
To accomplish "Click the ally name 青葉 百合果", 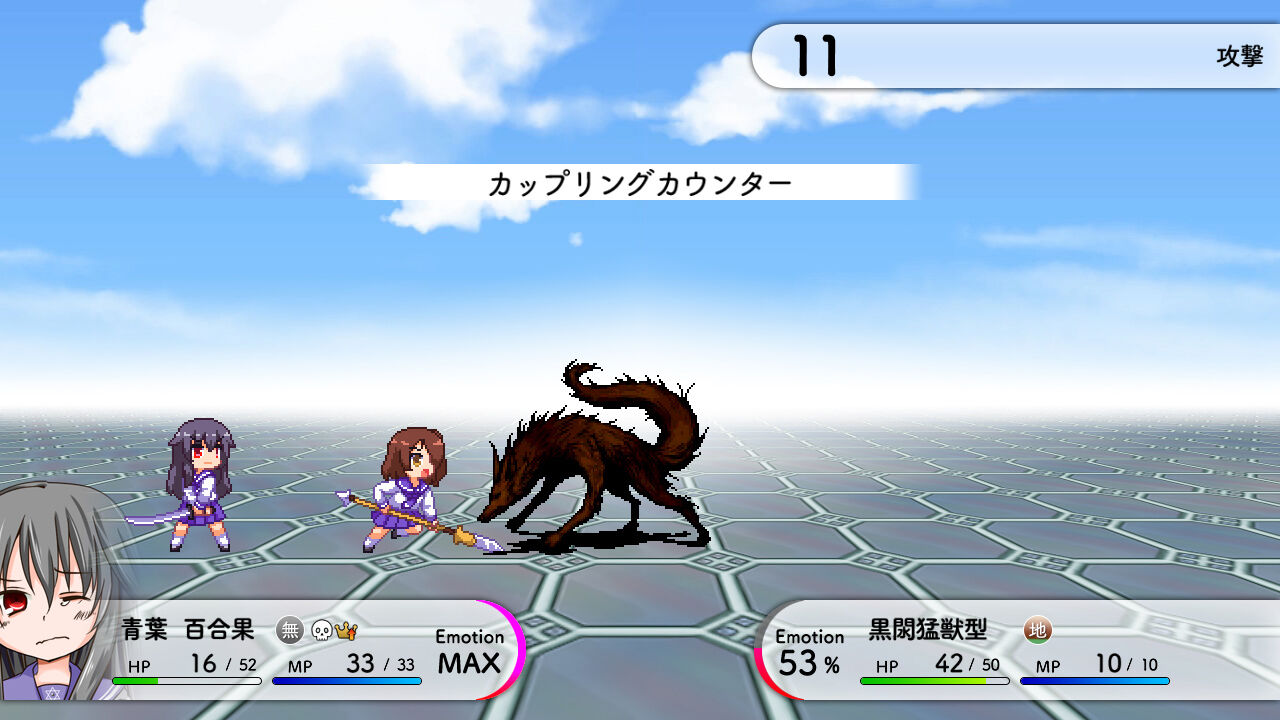I will click(x=190, y=631).
